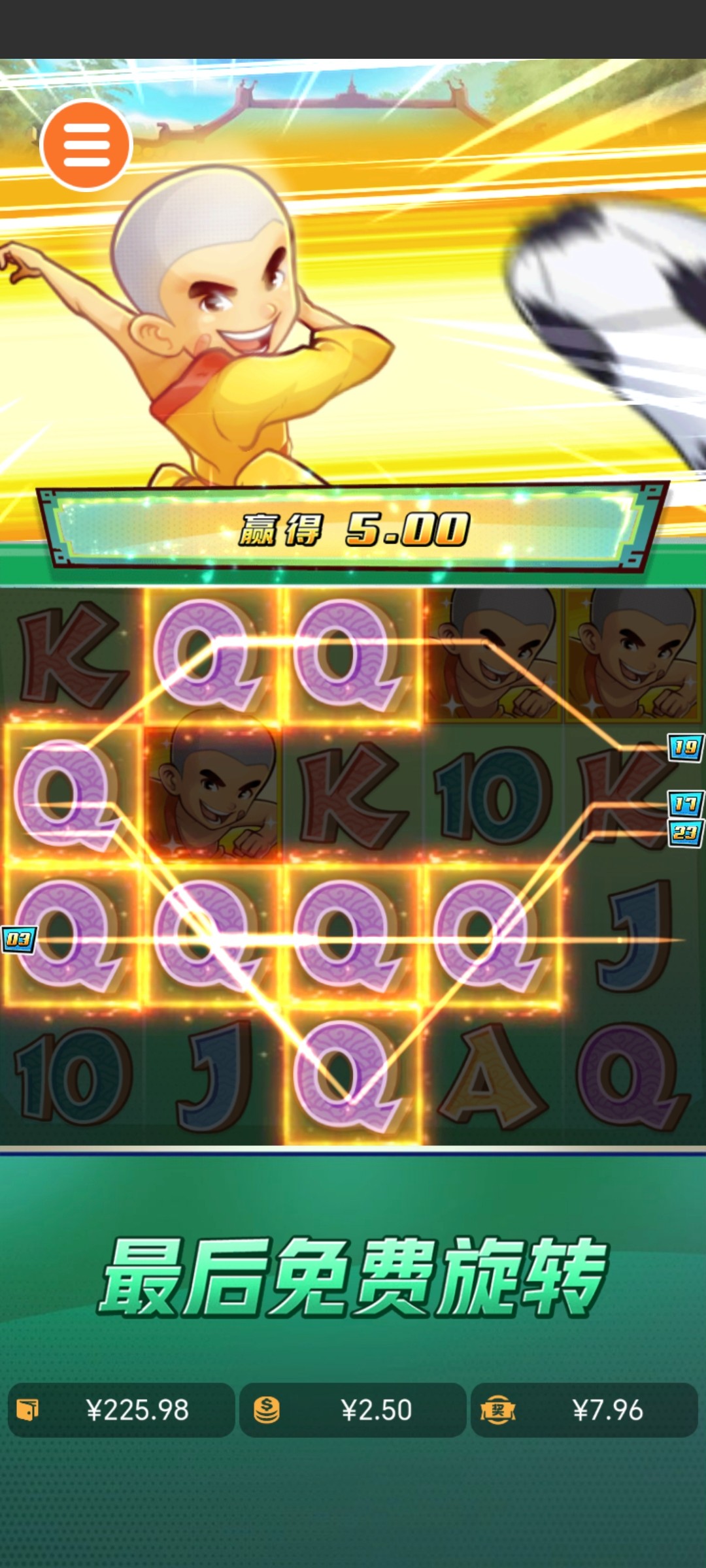Open the ¥2.50 bet amount options
The image size is (706, 1568).
click(353, 1410)
